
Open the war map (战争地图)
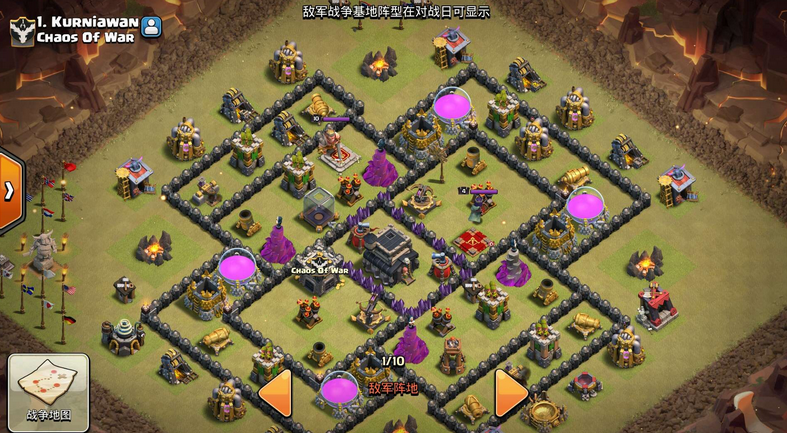48,391
